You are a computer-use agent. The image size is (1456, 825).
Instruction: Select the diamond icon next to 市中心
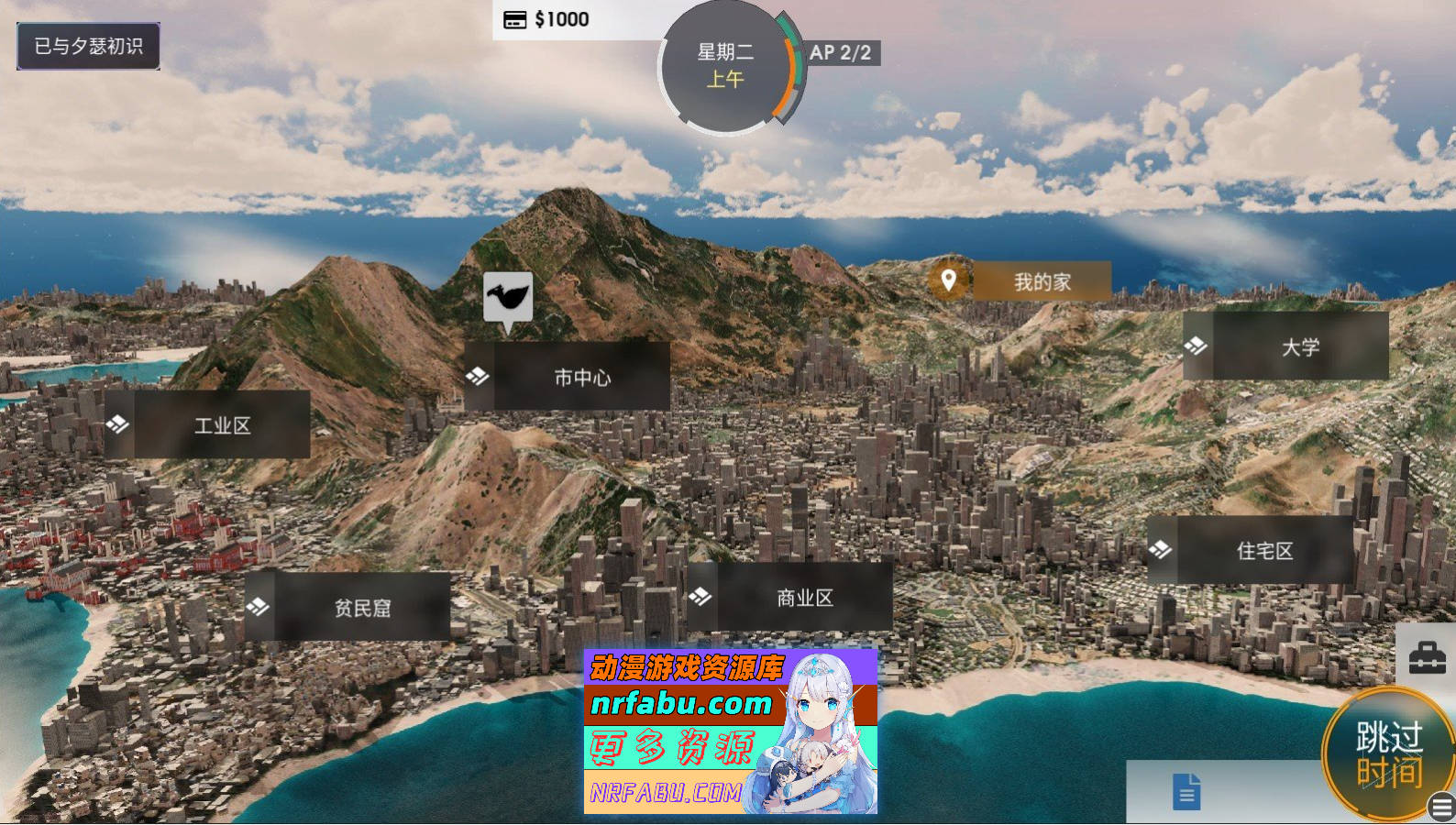click(x=477, y=376)
